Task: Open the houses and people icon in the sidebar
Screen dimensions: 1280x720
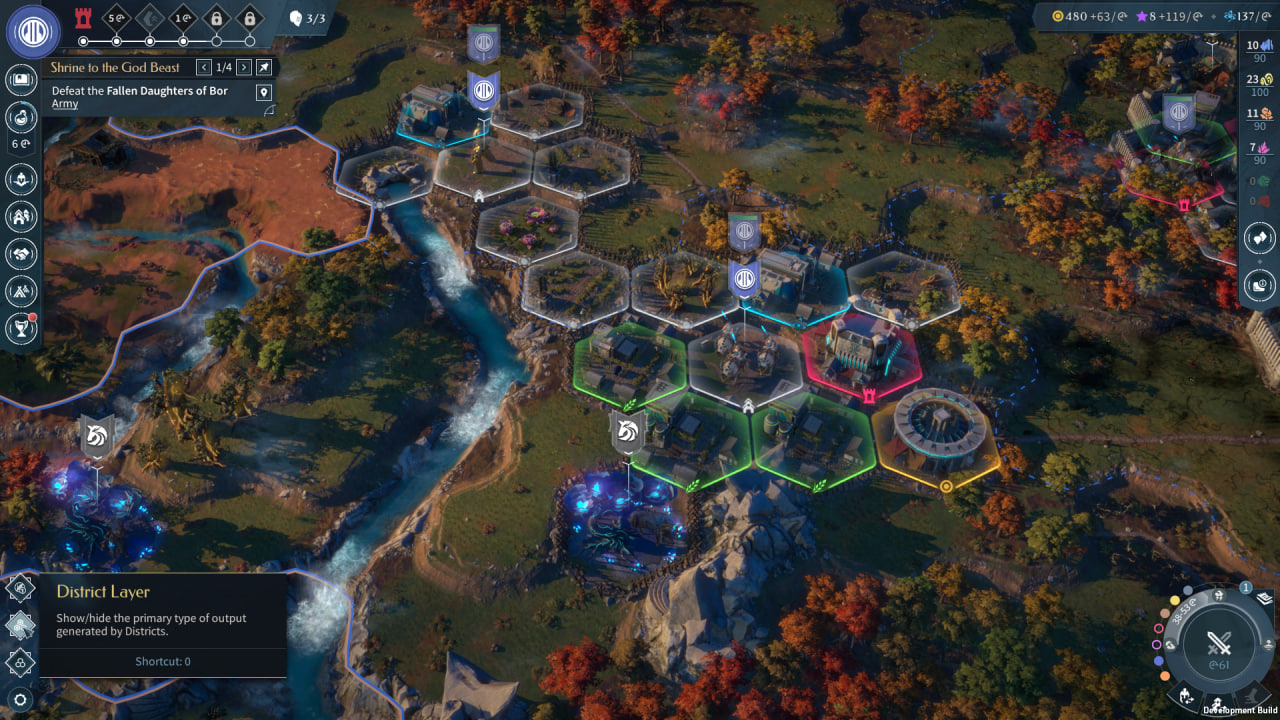Action: [21, 216]
